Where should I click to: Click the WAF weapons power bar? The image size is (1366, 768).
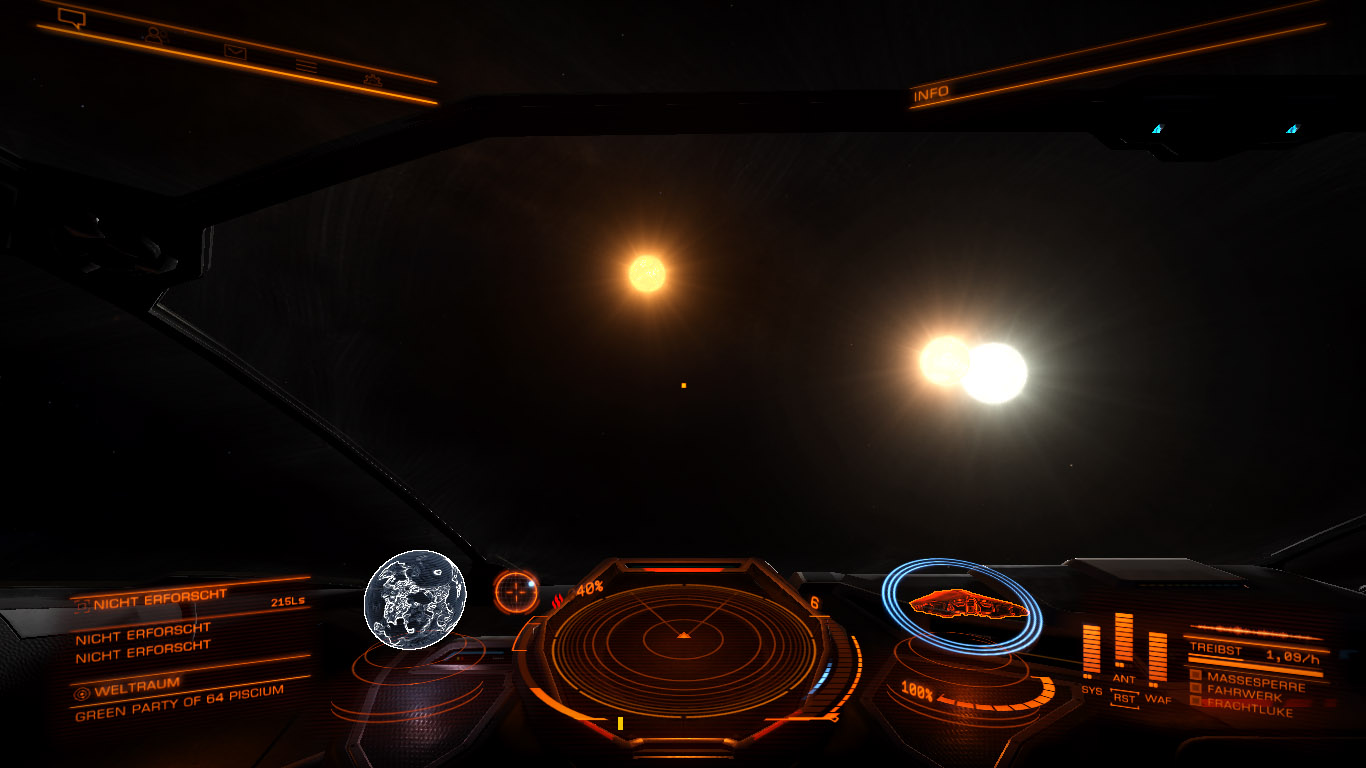tap(1157, 655)
